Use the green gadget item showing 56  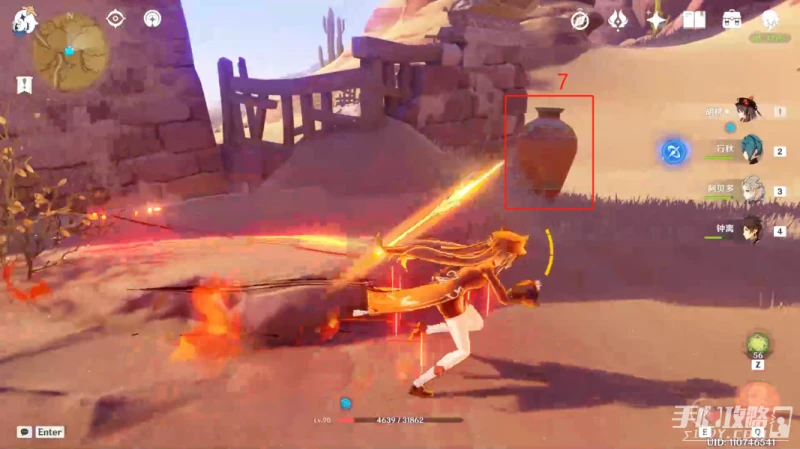point(757,347)
